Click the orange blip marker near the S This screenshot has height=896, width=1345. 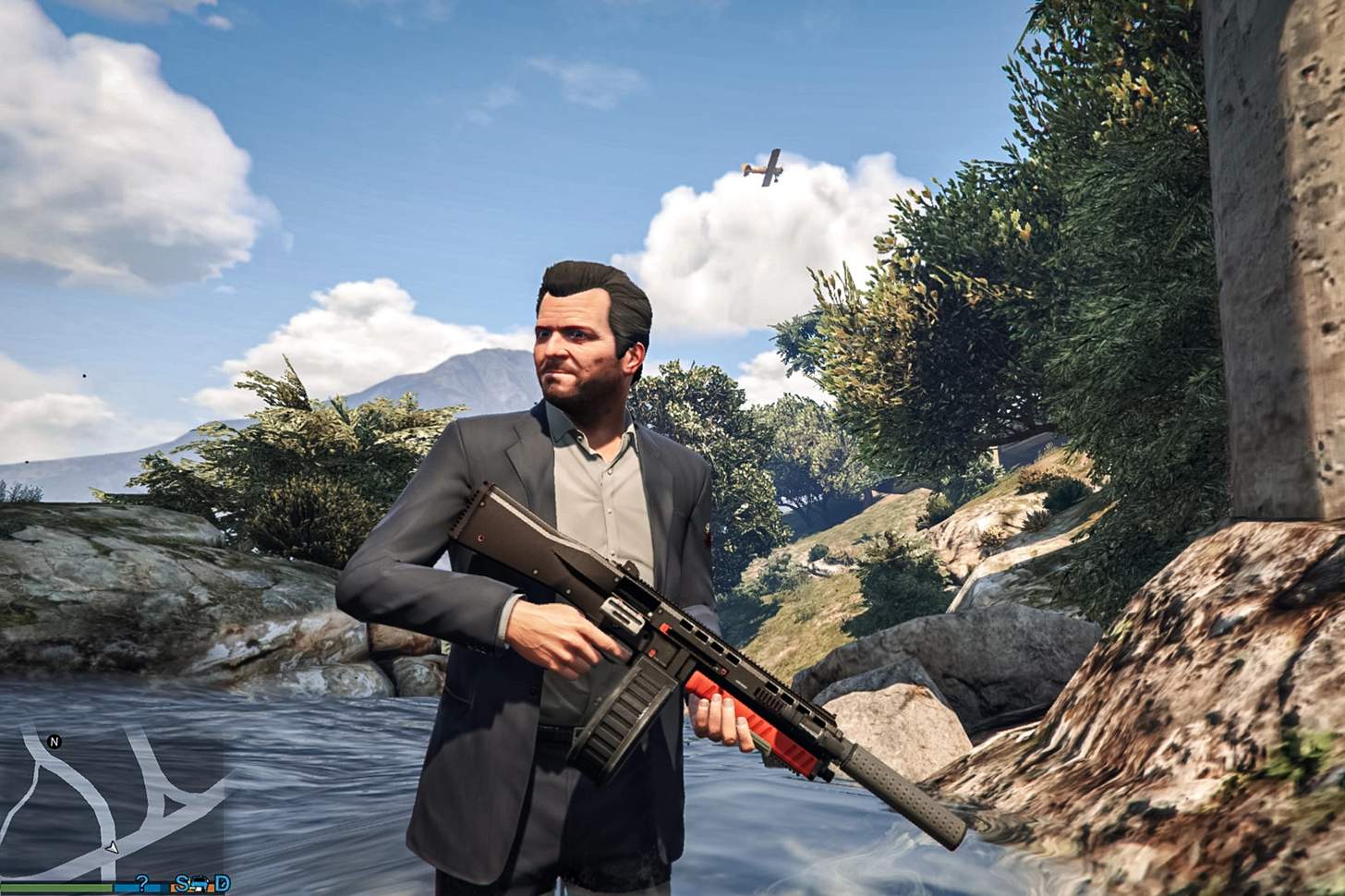172,886
